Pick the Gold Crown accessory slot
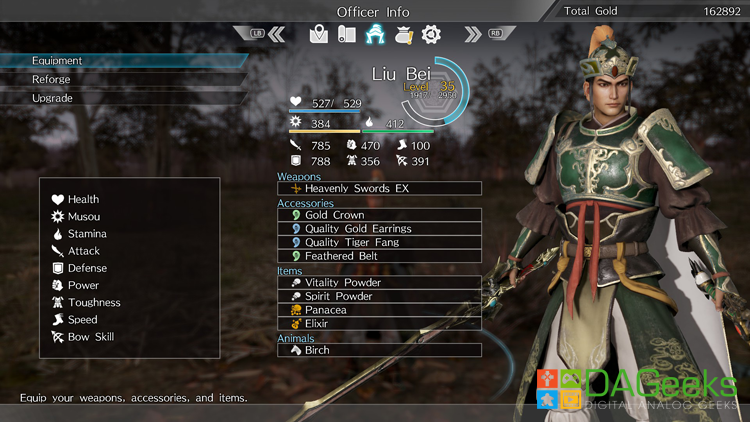 pos(379,215)
